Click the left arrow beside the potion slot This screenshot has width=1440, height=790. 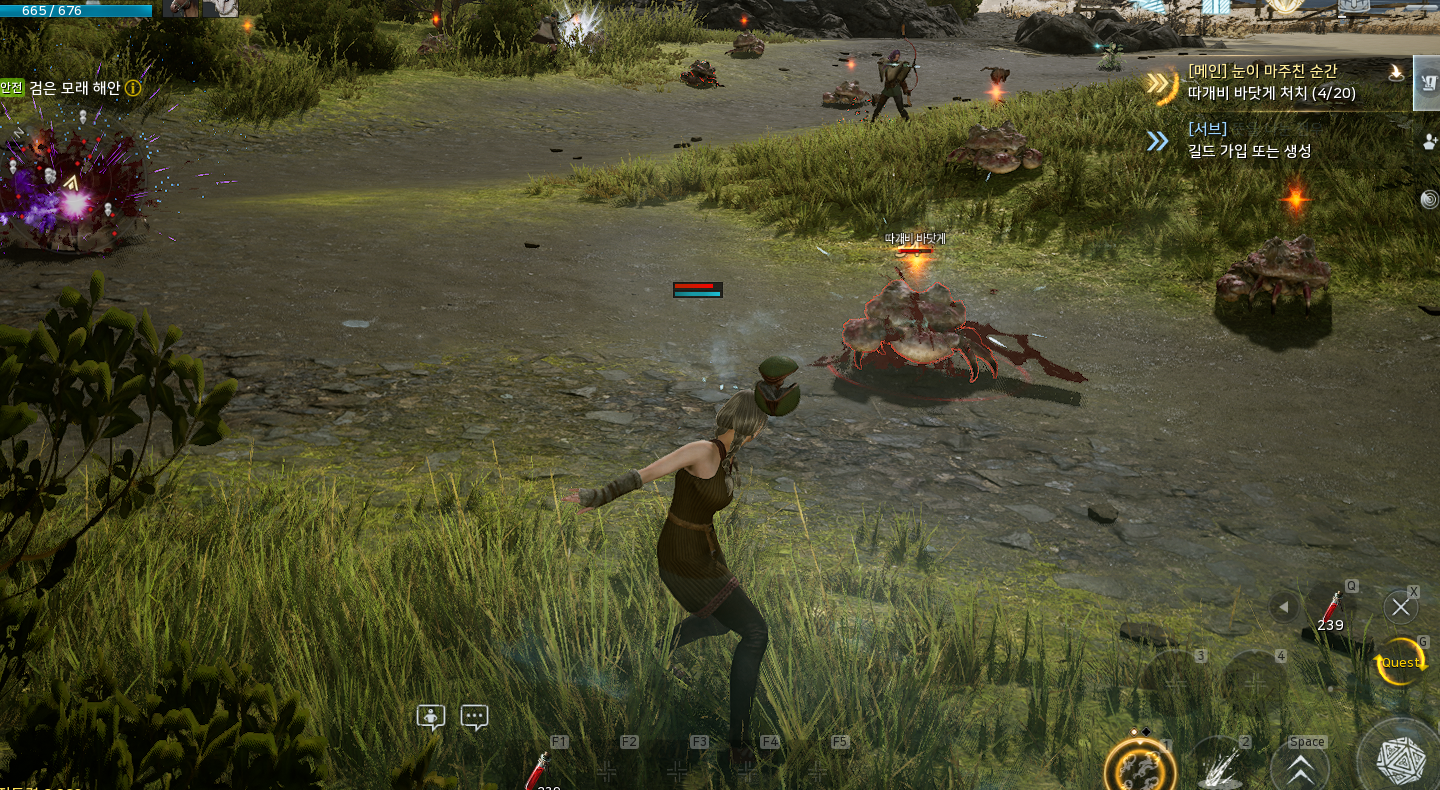pos(1284,607)
